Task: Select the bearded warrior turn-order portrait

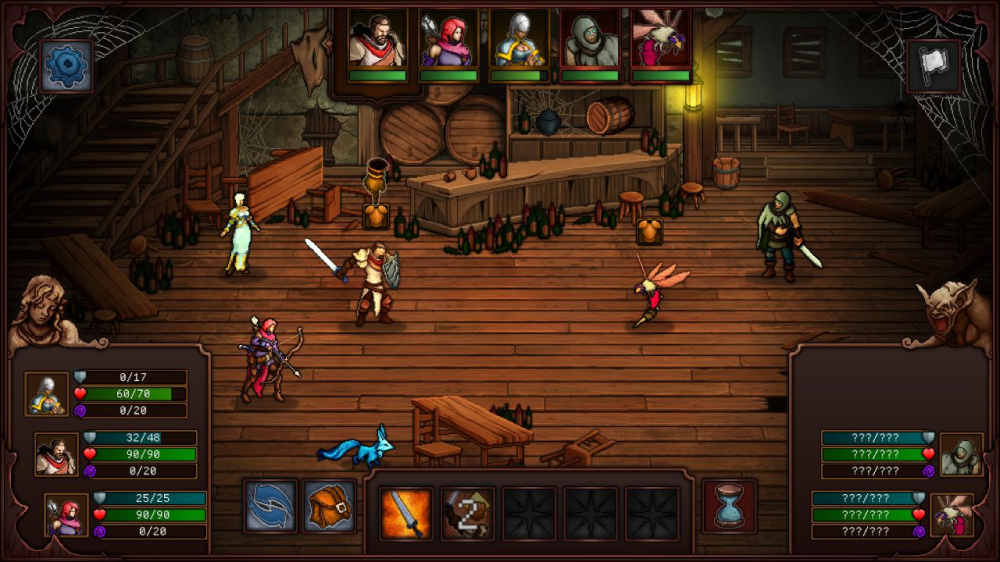Action: coord(377,41)
